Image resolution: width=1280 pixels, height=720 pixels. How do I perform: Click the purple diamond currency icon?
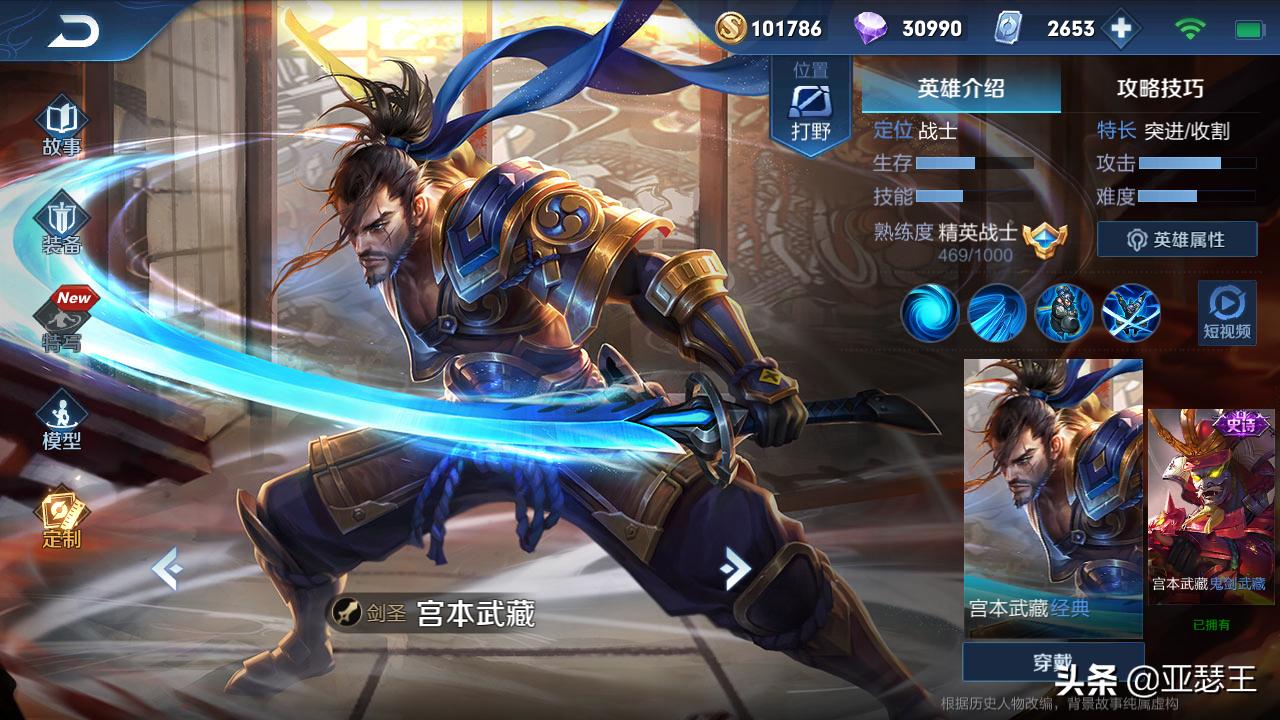[x=872, y=28]
